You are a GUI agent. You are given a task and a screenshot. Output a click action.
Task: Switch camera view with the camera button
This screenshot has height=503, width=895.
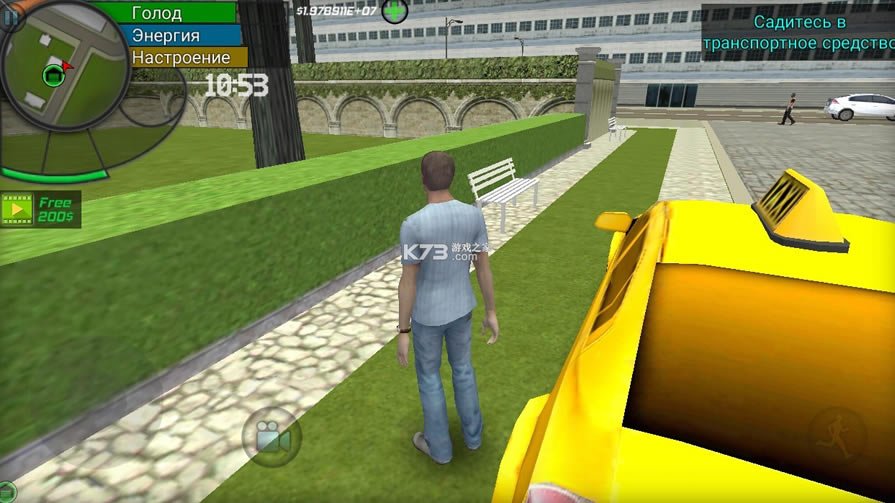[x=271, y=437]
